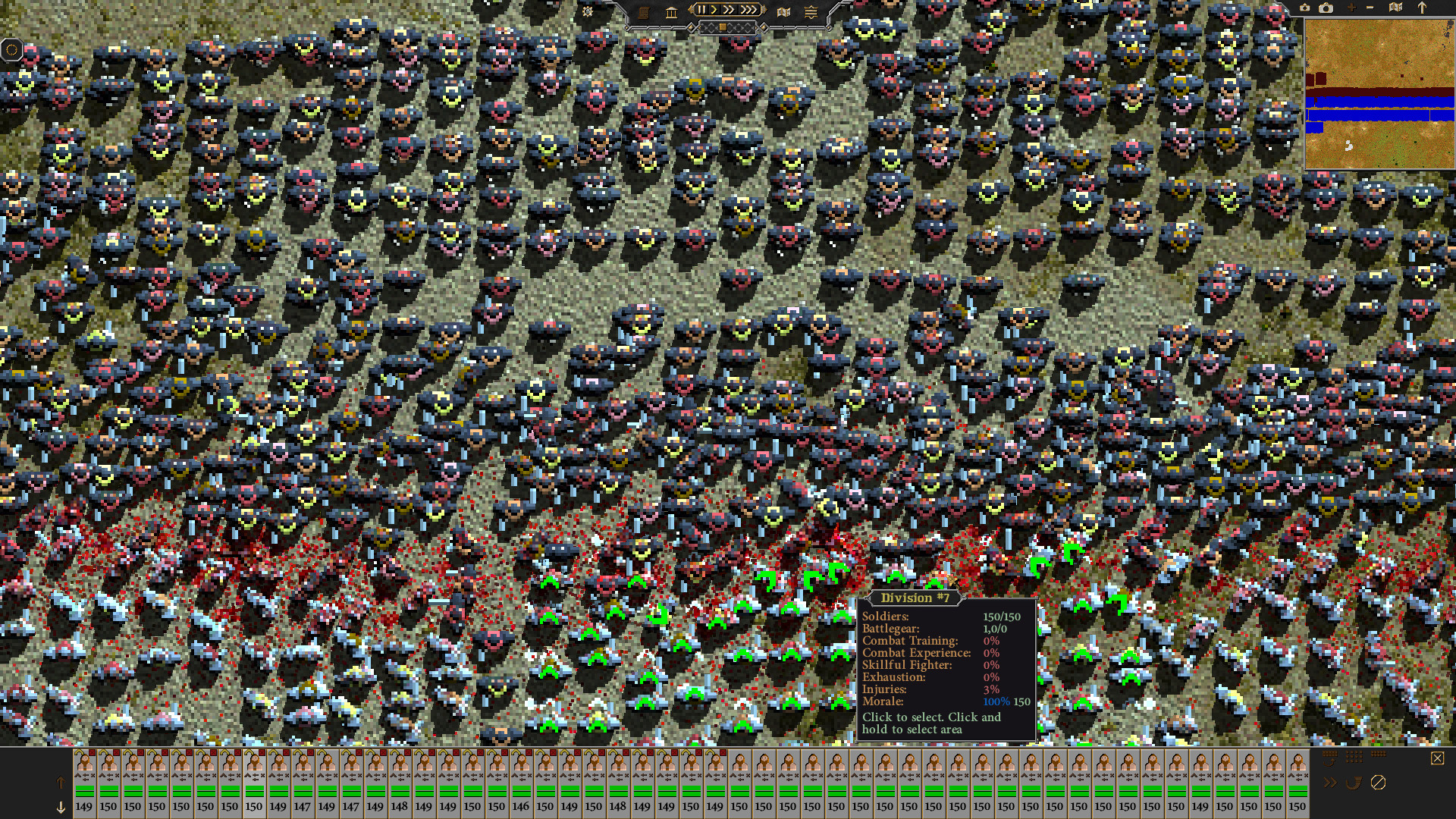Pause the battle with the pause icon

tap(701, 10)
